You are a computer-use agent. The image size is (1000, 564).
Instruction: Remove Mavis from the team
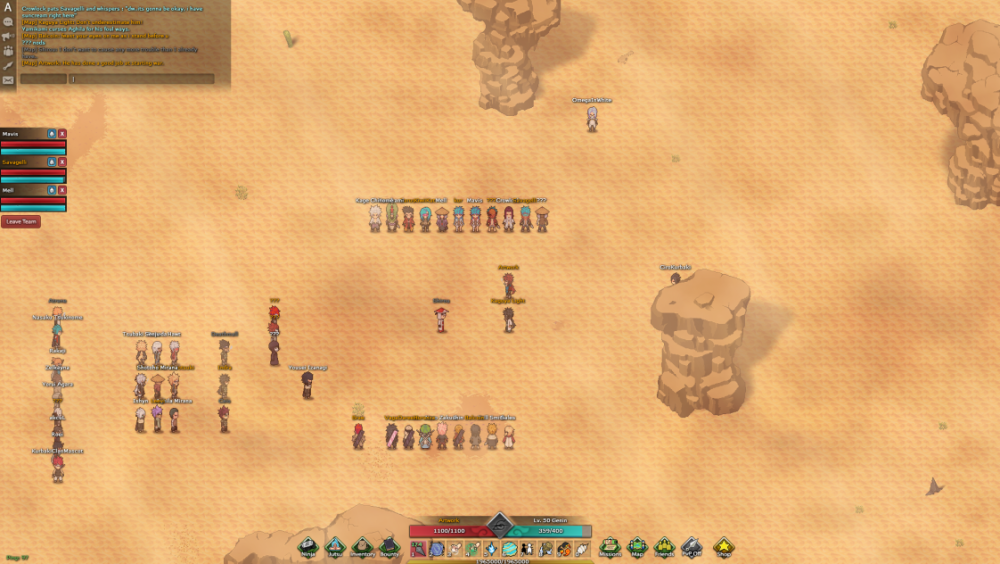coord(62,133)
